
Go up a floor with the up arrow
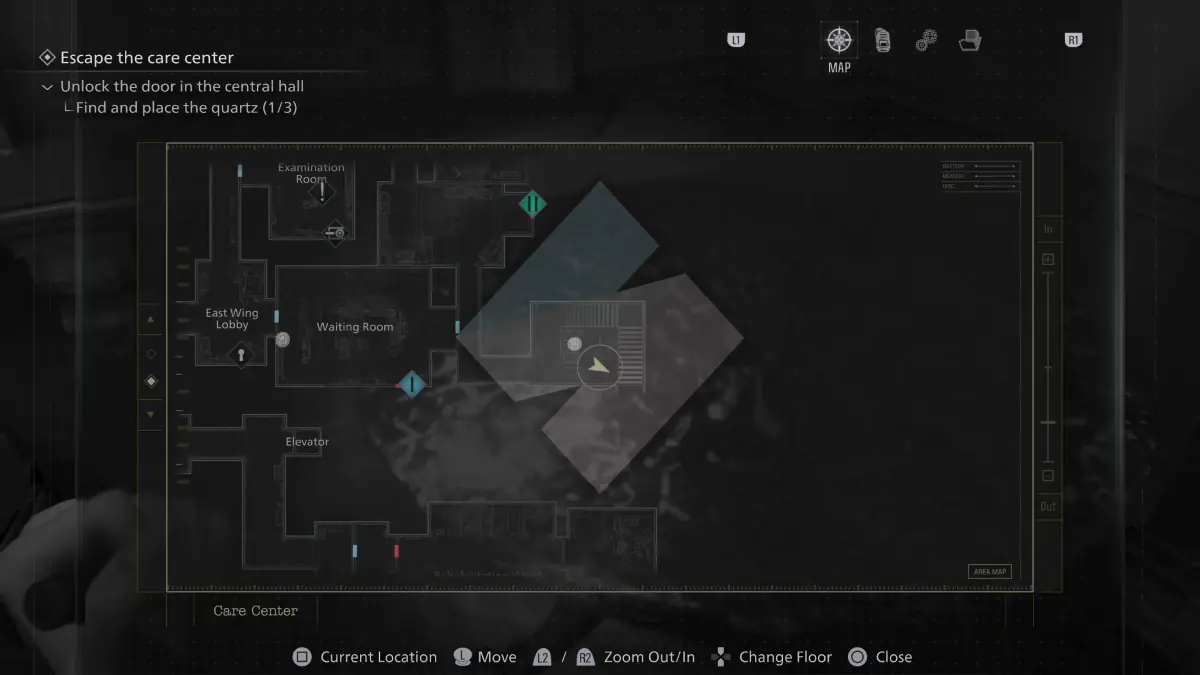[151, 320]
